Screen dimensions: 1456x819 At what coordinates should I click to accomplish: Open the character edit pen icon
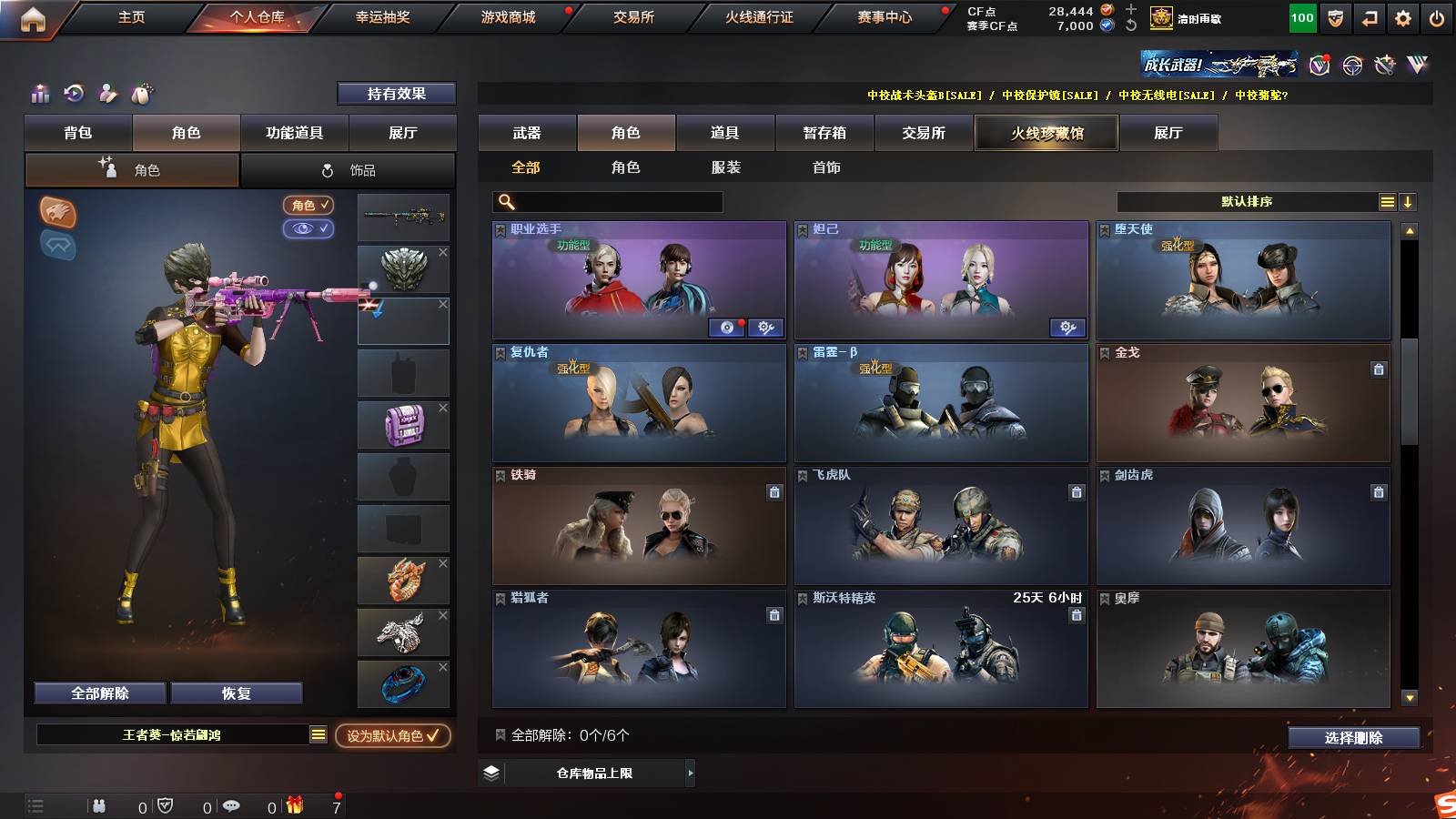[106, 94]
